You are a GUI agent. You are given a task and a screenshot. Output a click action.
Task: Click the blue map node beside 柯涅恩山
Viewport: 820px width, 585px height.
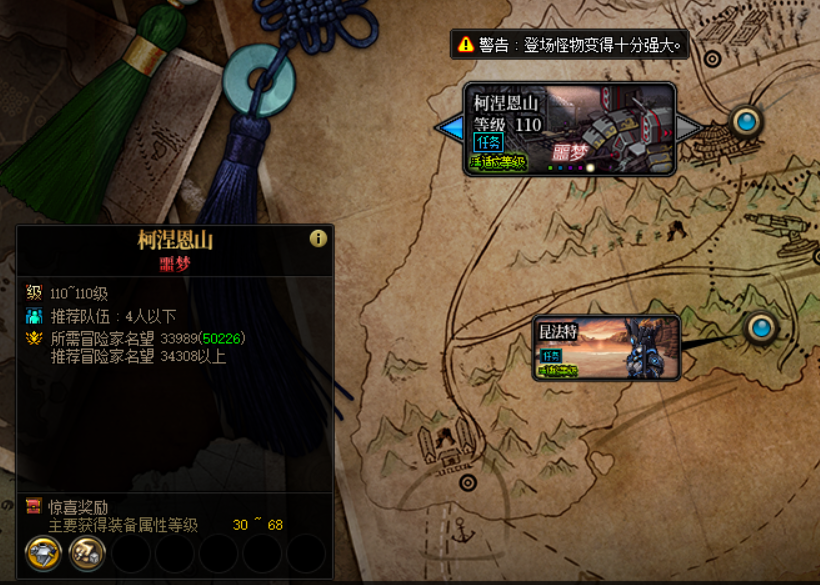745,122
